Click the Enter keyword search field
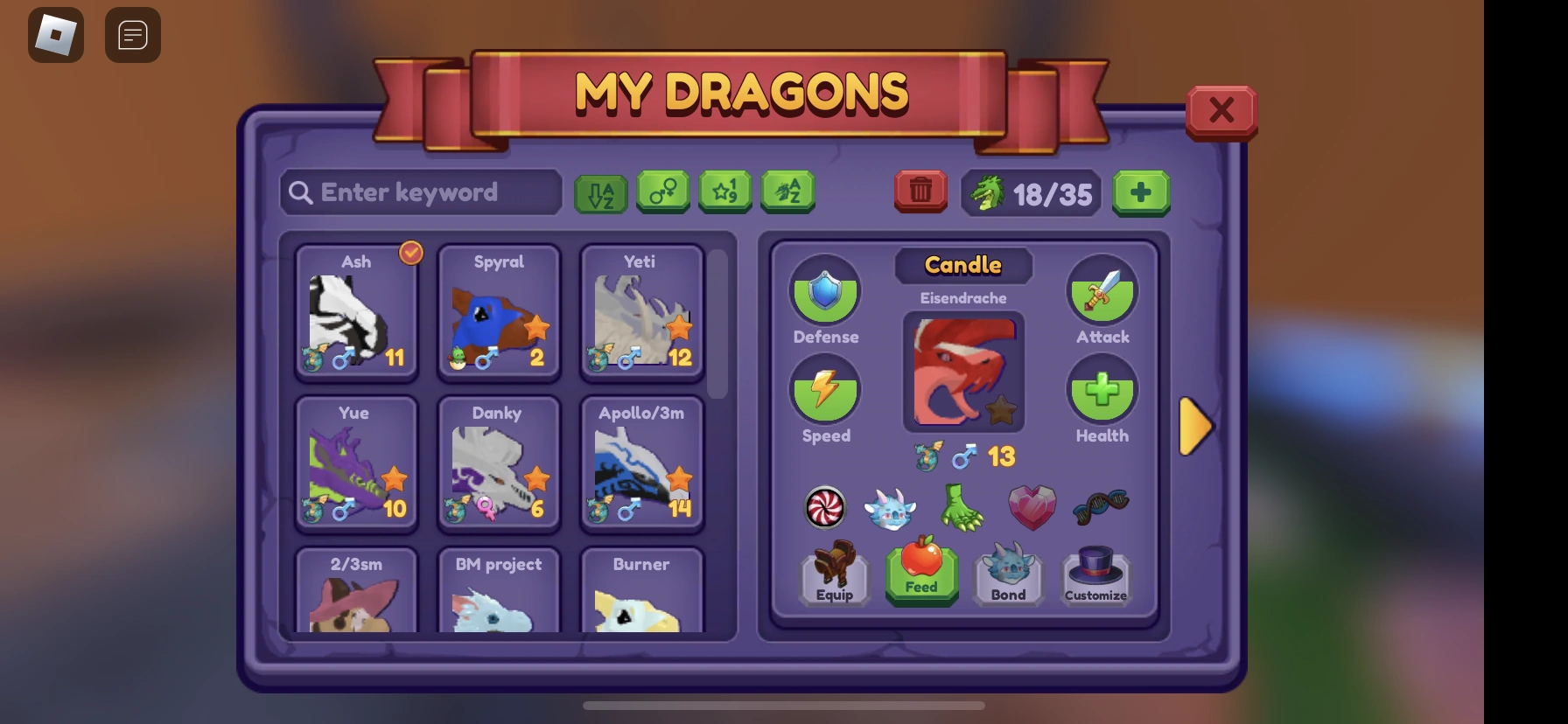The image size is (1568, 724). tap(422, 191)
